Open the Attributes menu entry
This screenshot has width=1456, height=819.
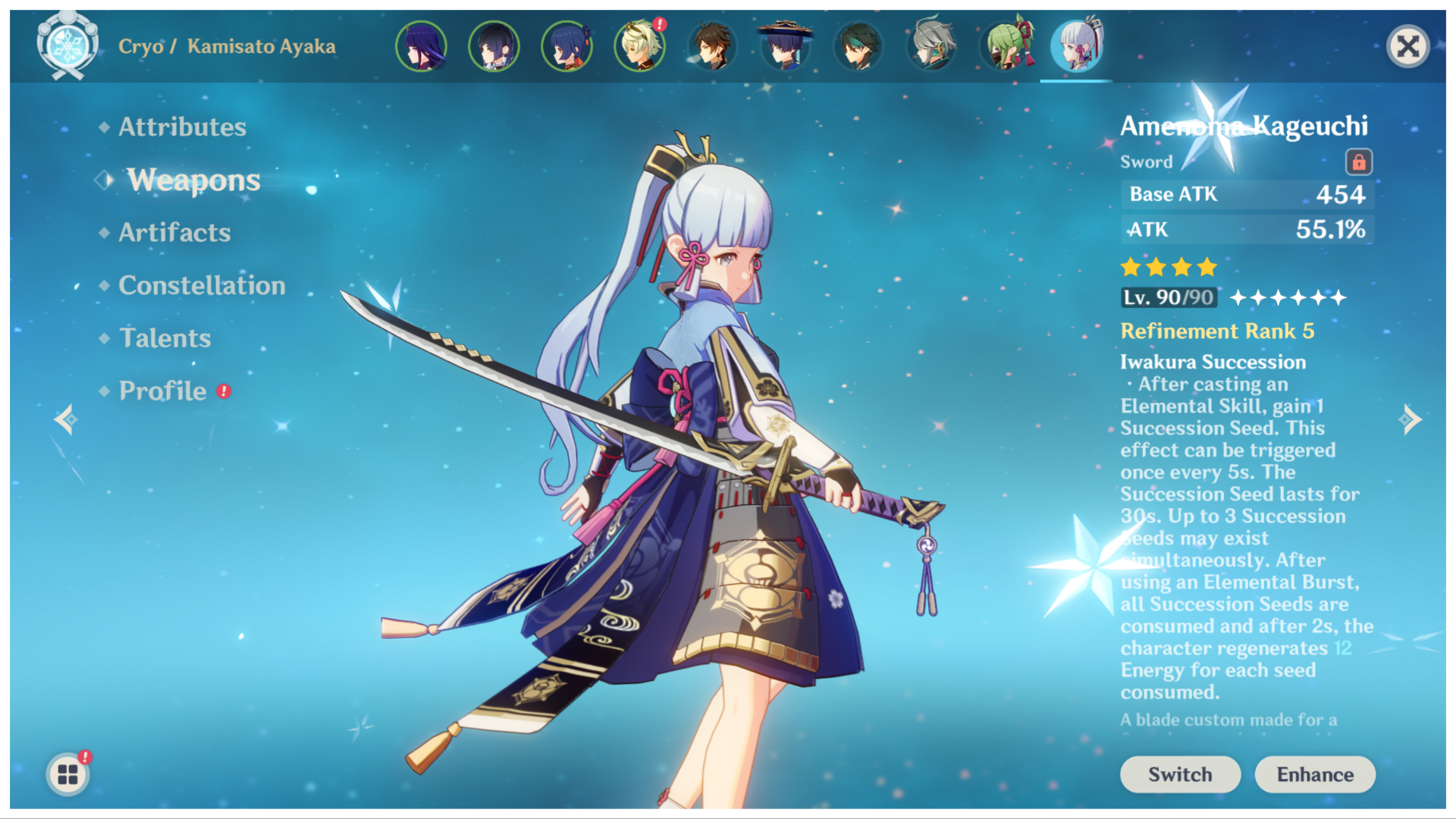point(182,127)
